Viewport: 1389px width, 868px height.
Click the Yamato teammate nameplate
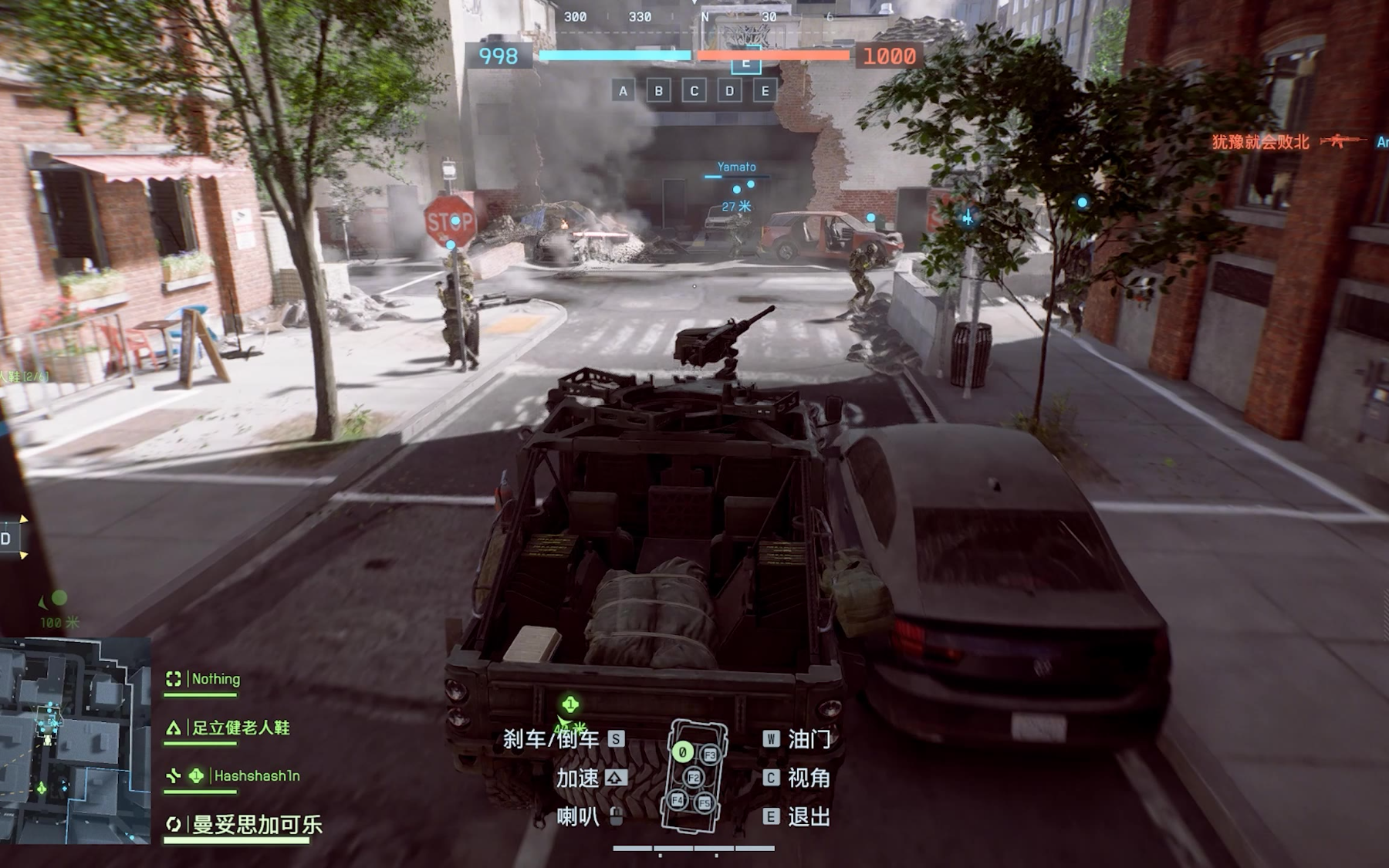tap(736, 167)
